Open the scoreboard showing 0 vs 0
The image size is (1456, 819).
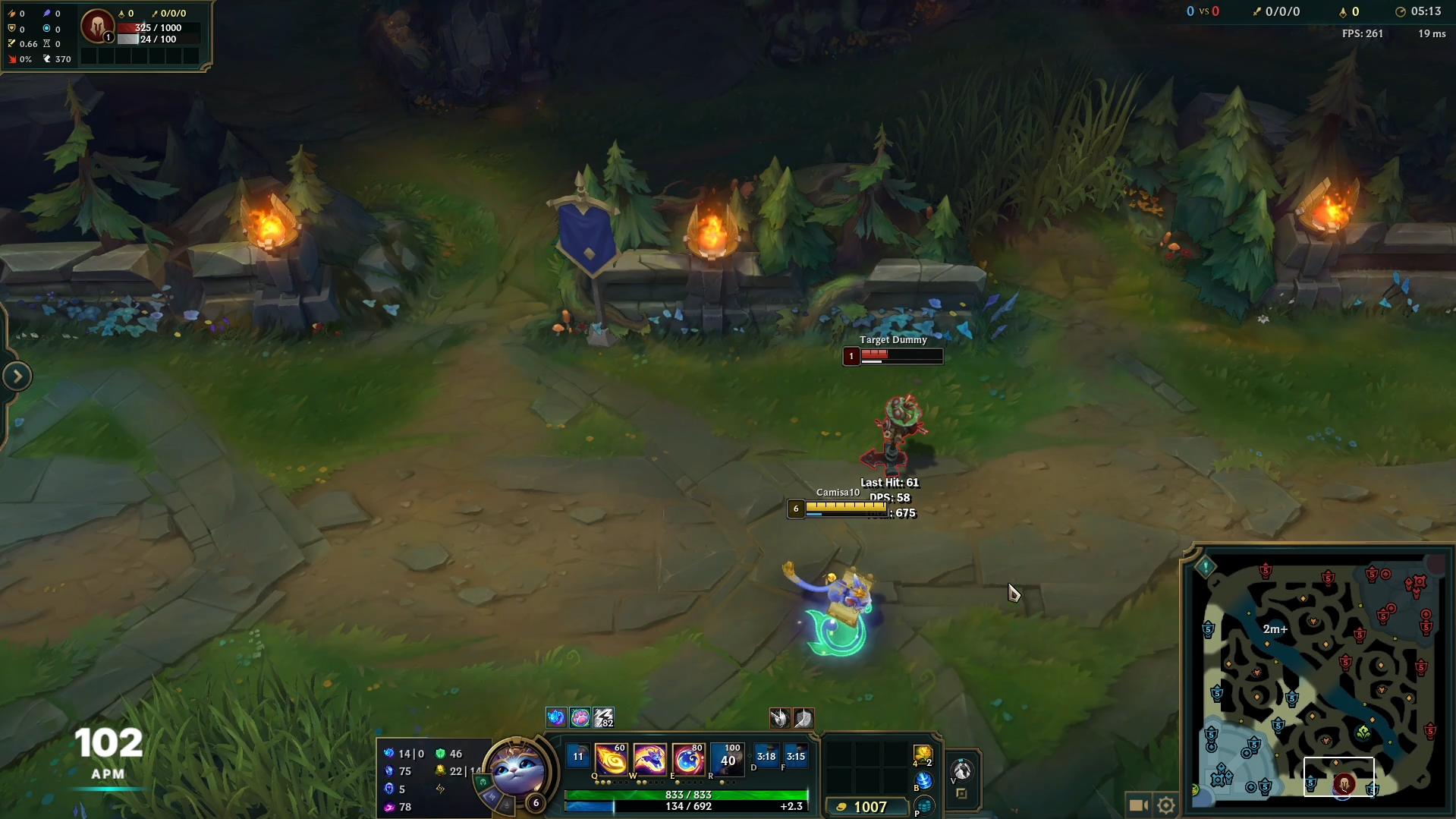[1203, 11]
